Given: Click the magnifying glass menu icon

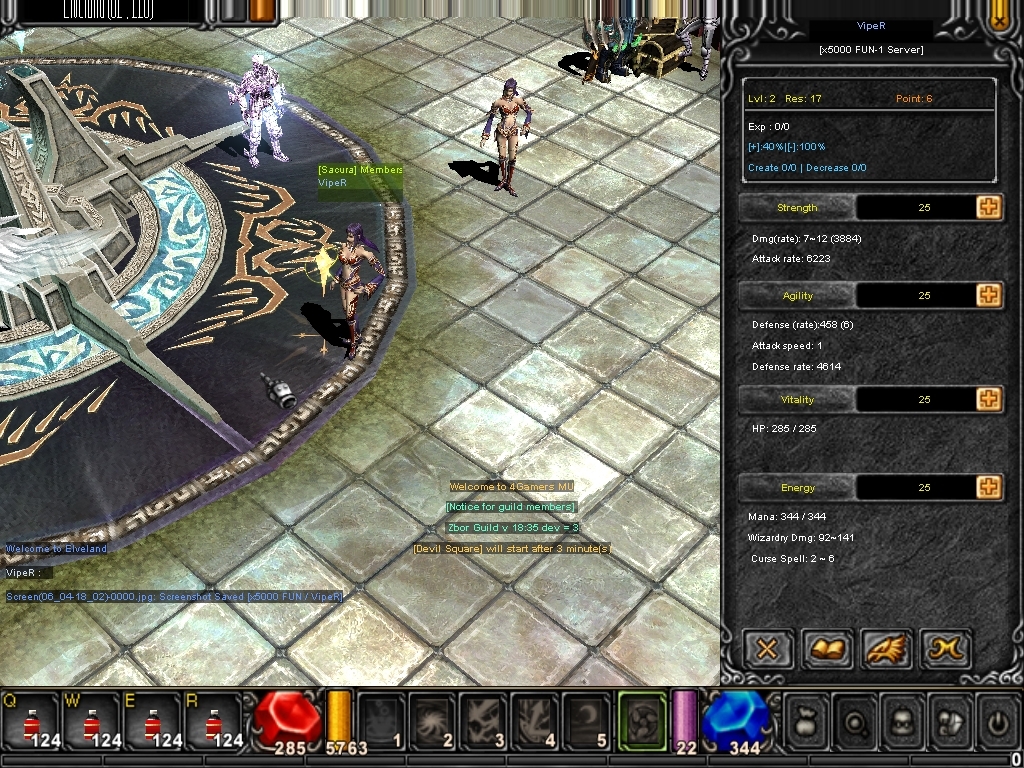Looking at the screenshot, I should [857, 720].
